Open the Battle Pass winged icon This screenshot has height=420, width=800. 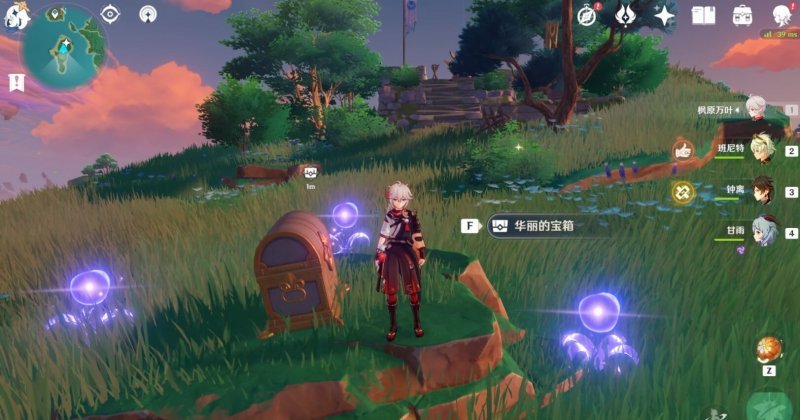pos(627,14)
